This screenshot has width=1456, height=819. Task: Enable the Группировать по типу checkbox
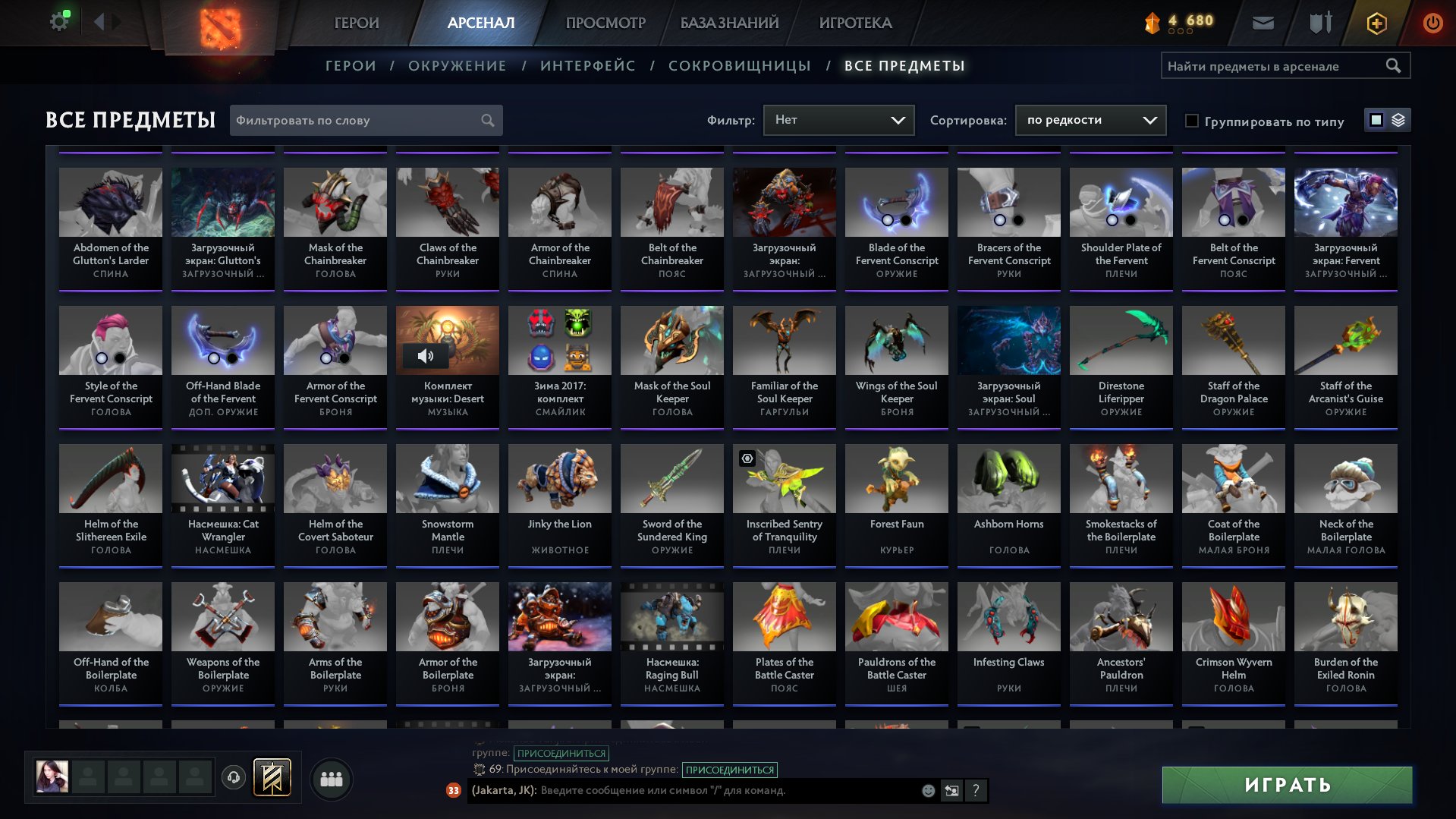[1193, 121]
